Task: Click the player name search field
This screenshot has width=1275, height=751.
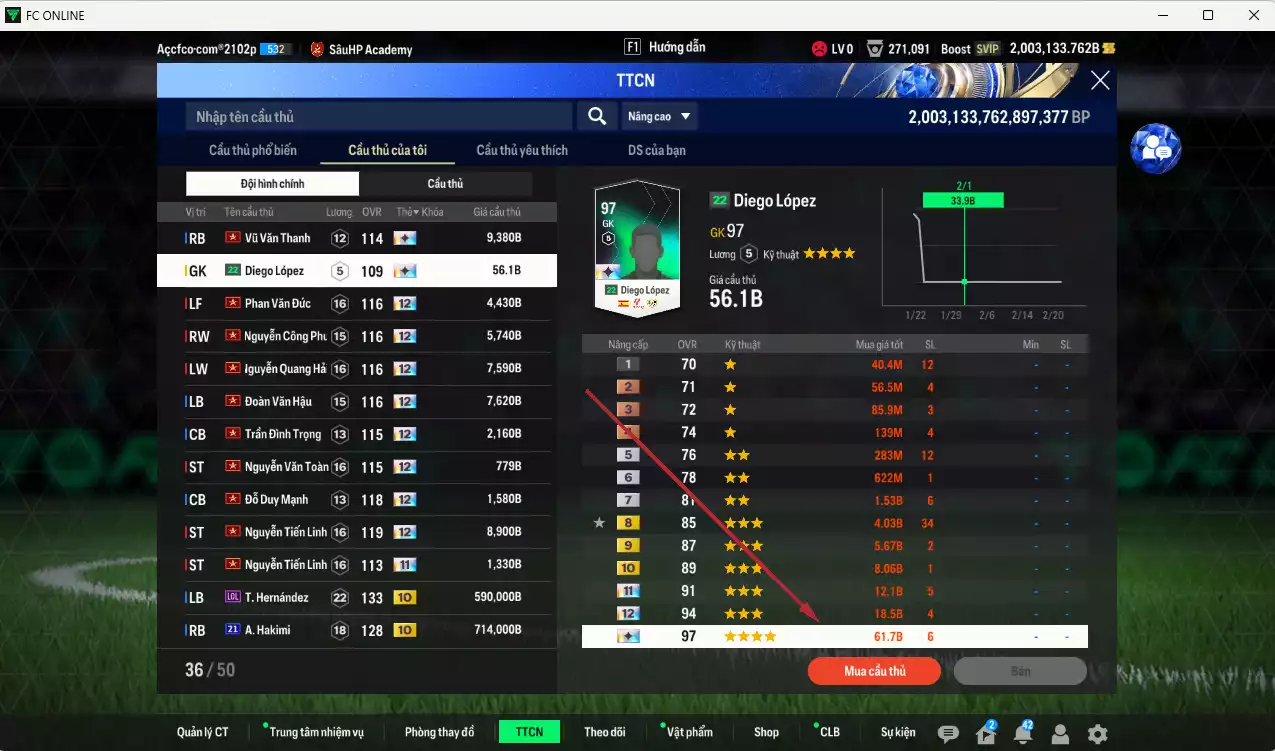Action: coord(378,117)
